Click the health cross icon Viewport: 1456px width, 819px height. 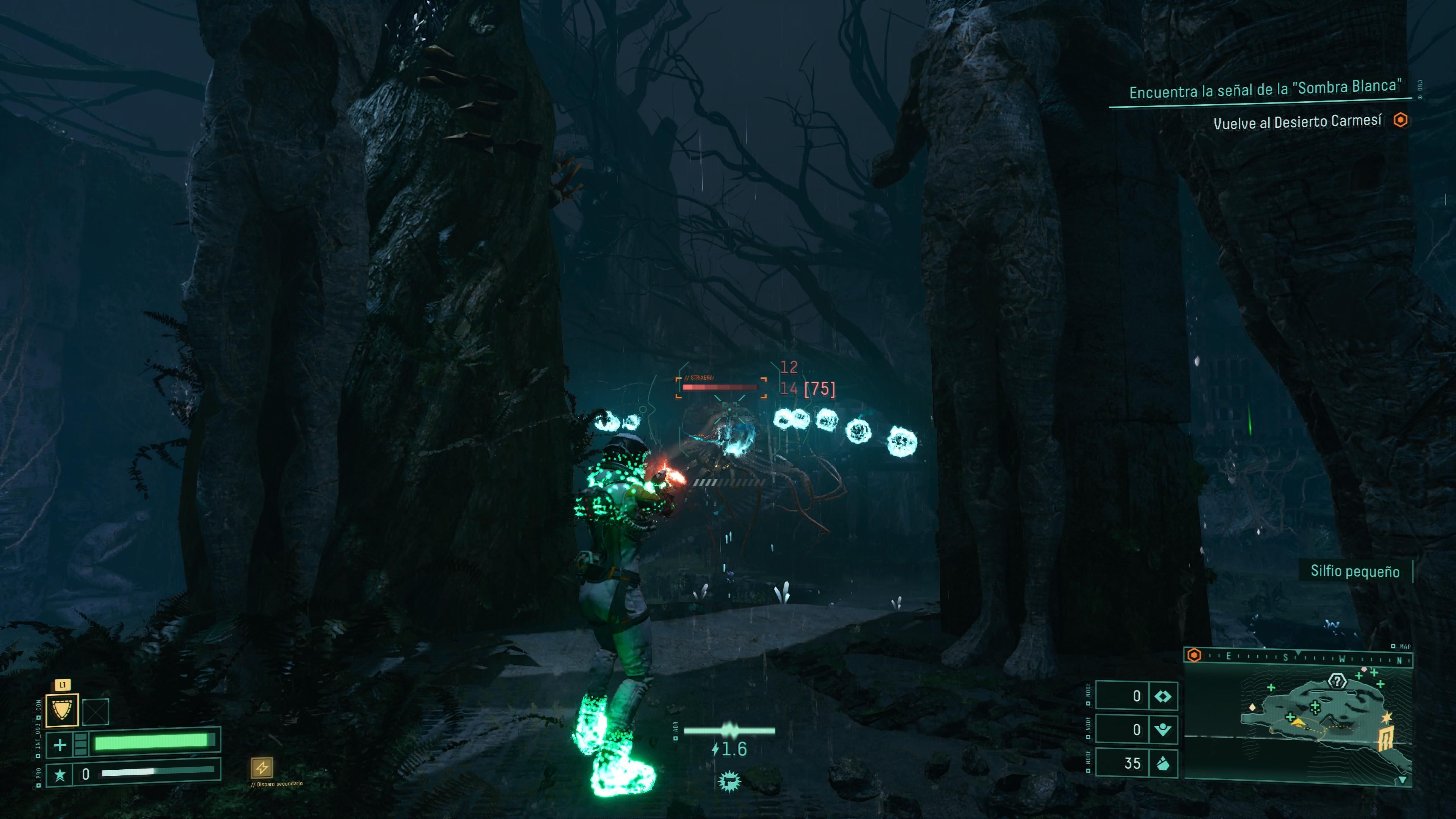(x=60, y=744)
